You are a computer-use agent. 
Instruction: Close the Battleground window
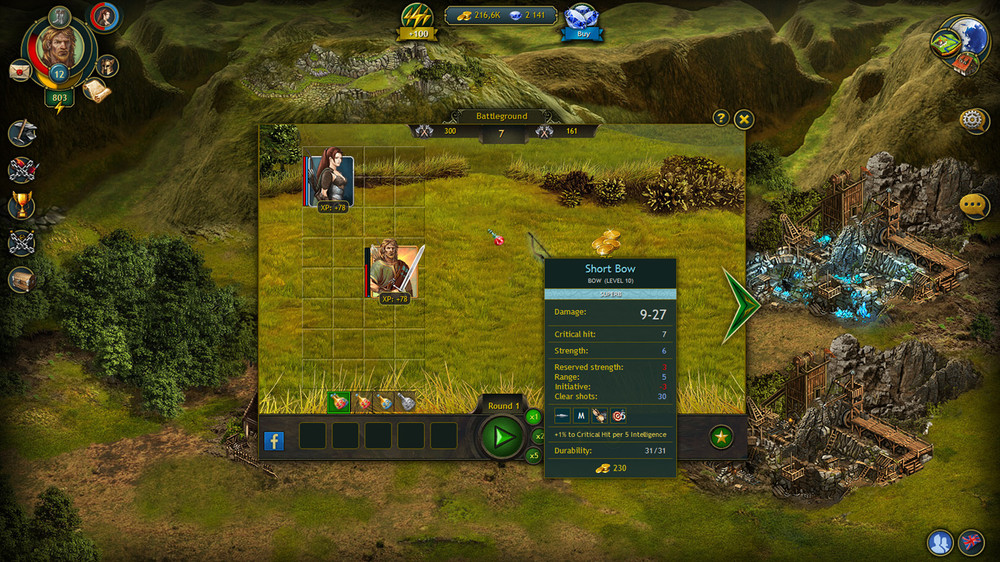744,119
